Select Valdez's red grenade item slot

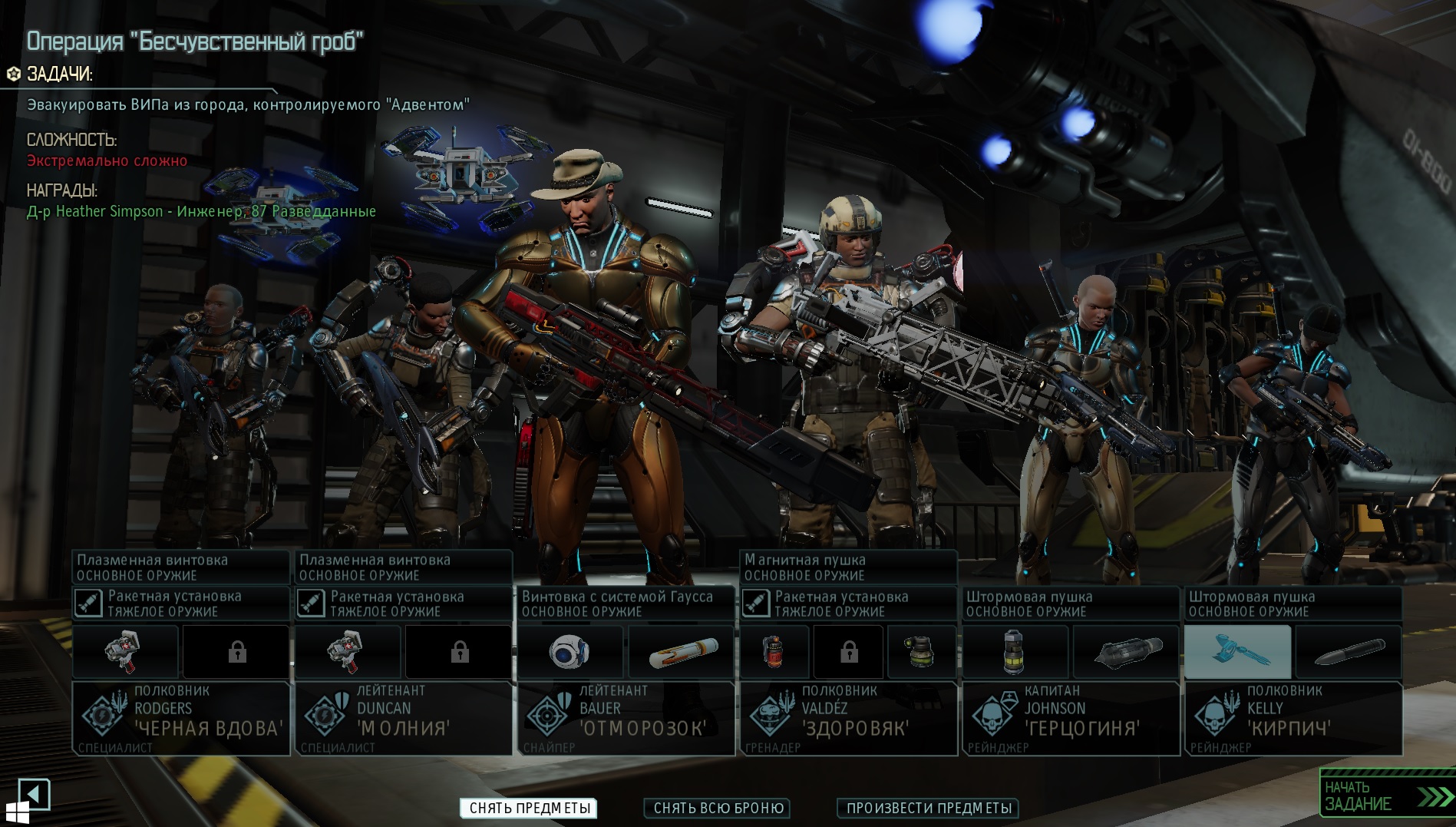pos(774,653)
